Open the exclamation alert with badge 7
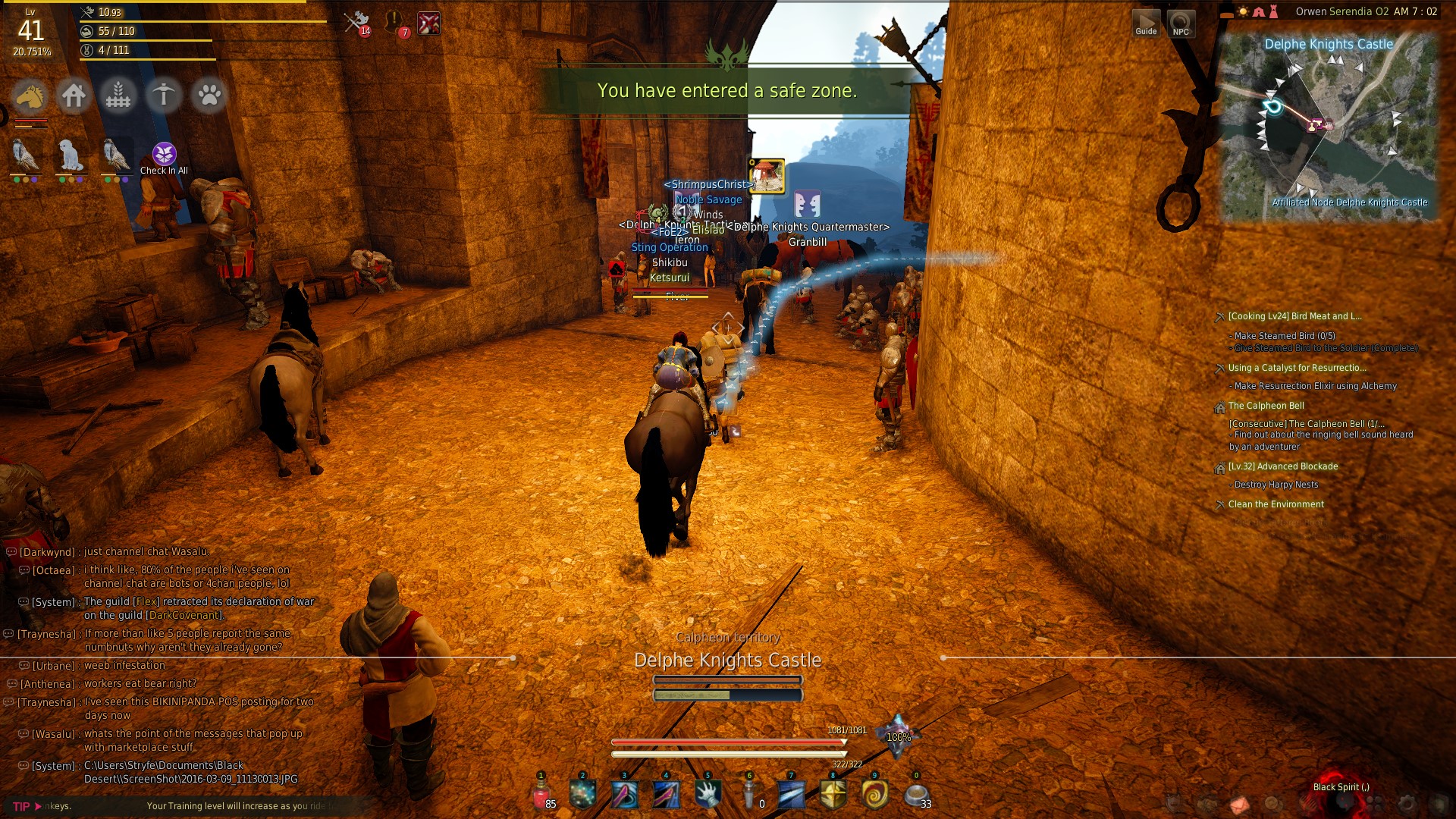1456x819 pixels. coord(395,22)
